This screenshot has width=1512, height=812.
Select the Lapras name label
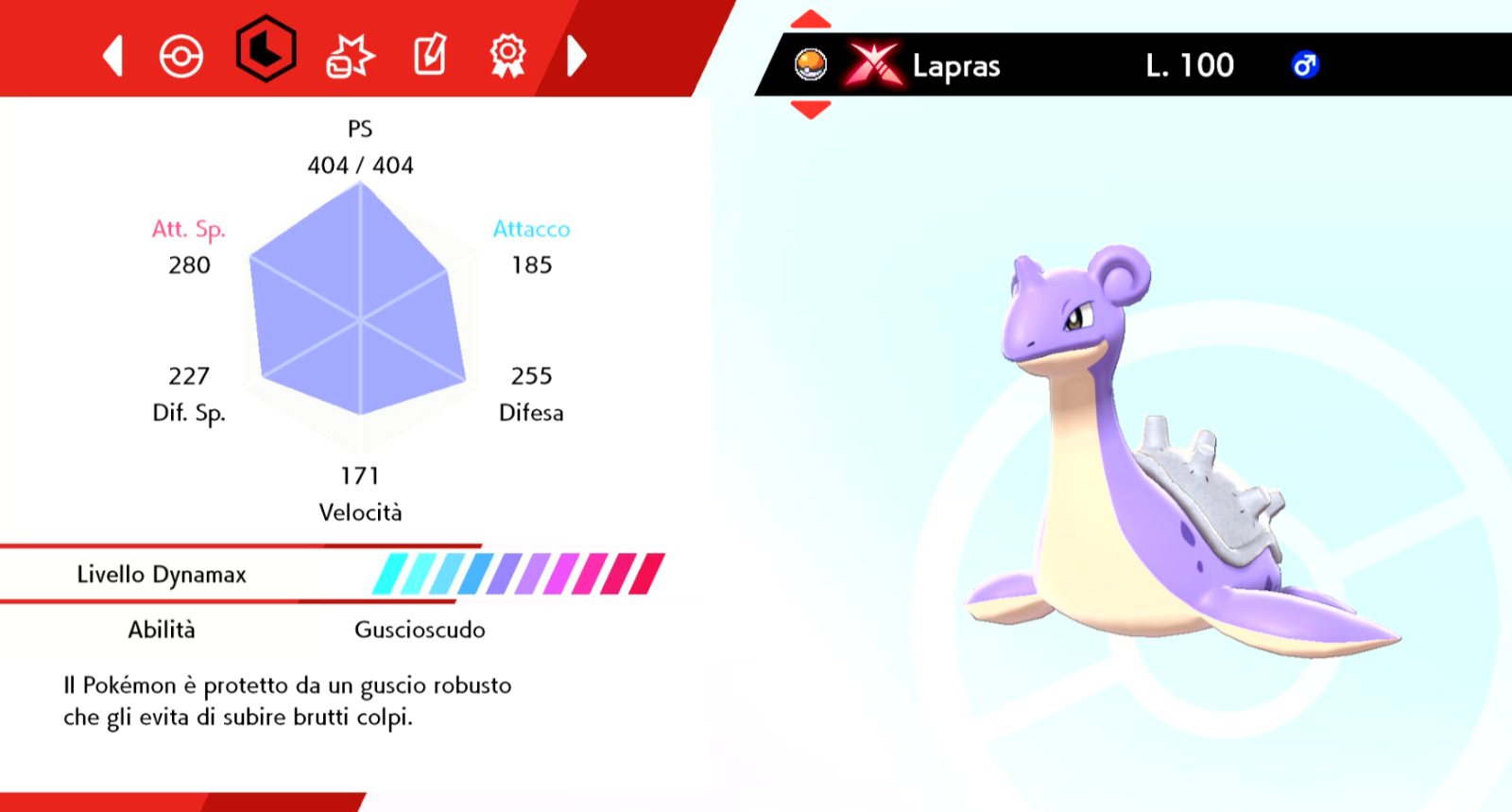954,66
